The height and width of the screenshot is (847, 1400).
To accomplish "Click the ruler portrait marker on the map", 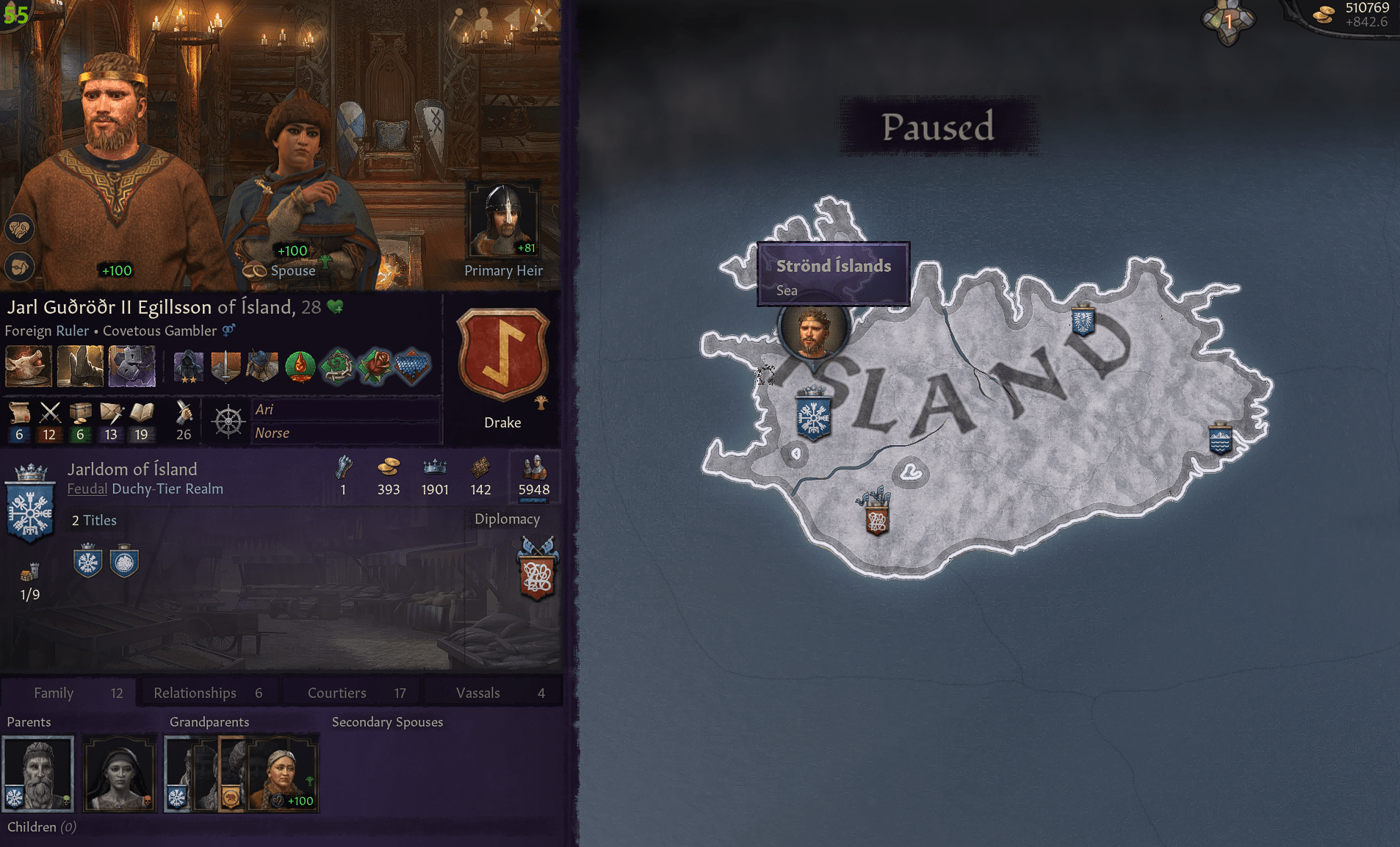I will tap(812, 331).
